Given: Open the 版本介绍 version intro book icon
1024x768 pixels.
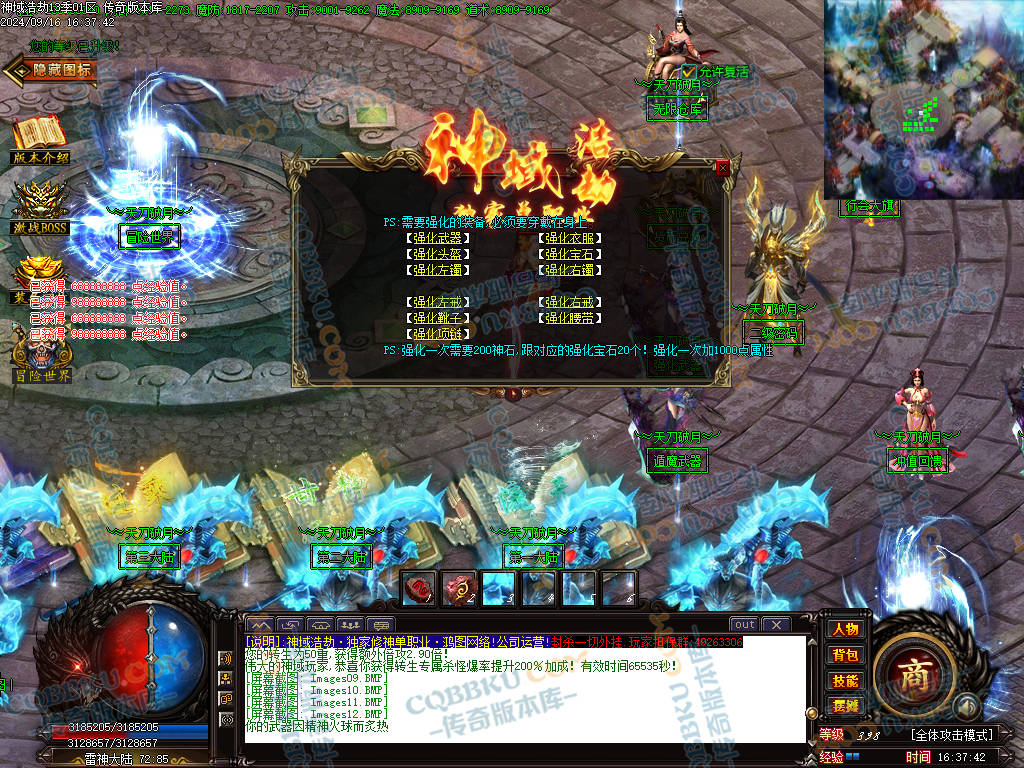Looking at the screenshot, I should pos(40,138).
